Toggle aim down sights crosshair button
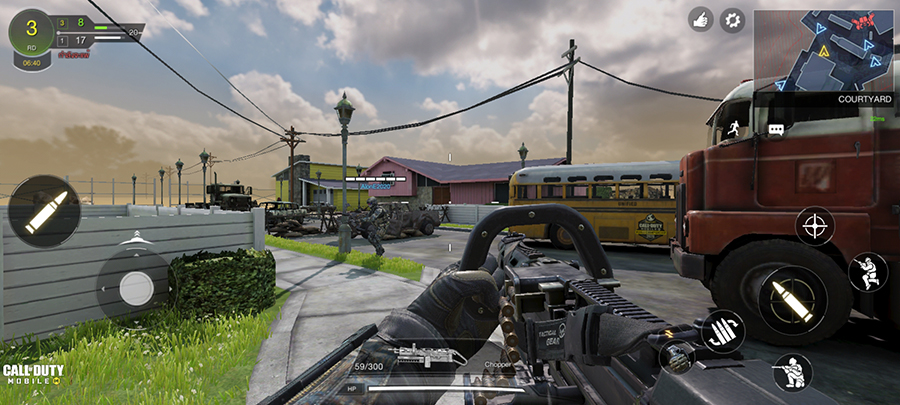The image size is (900, 405). click(815, 225)
